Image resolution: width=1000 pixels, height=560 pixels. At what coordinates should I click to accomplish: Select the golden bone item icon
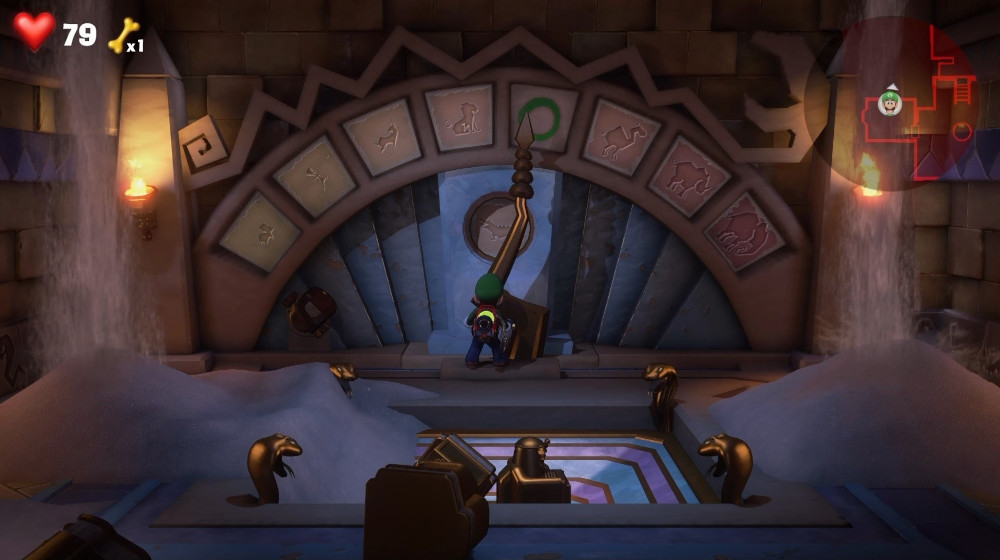122,36
